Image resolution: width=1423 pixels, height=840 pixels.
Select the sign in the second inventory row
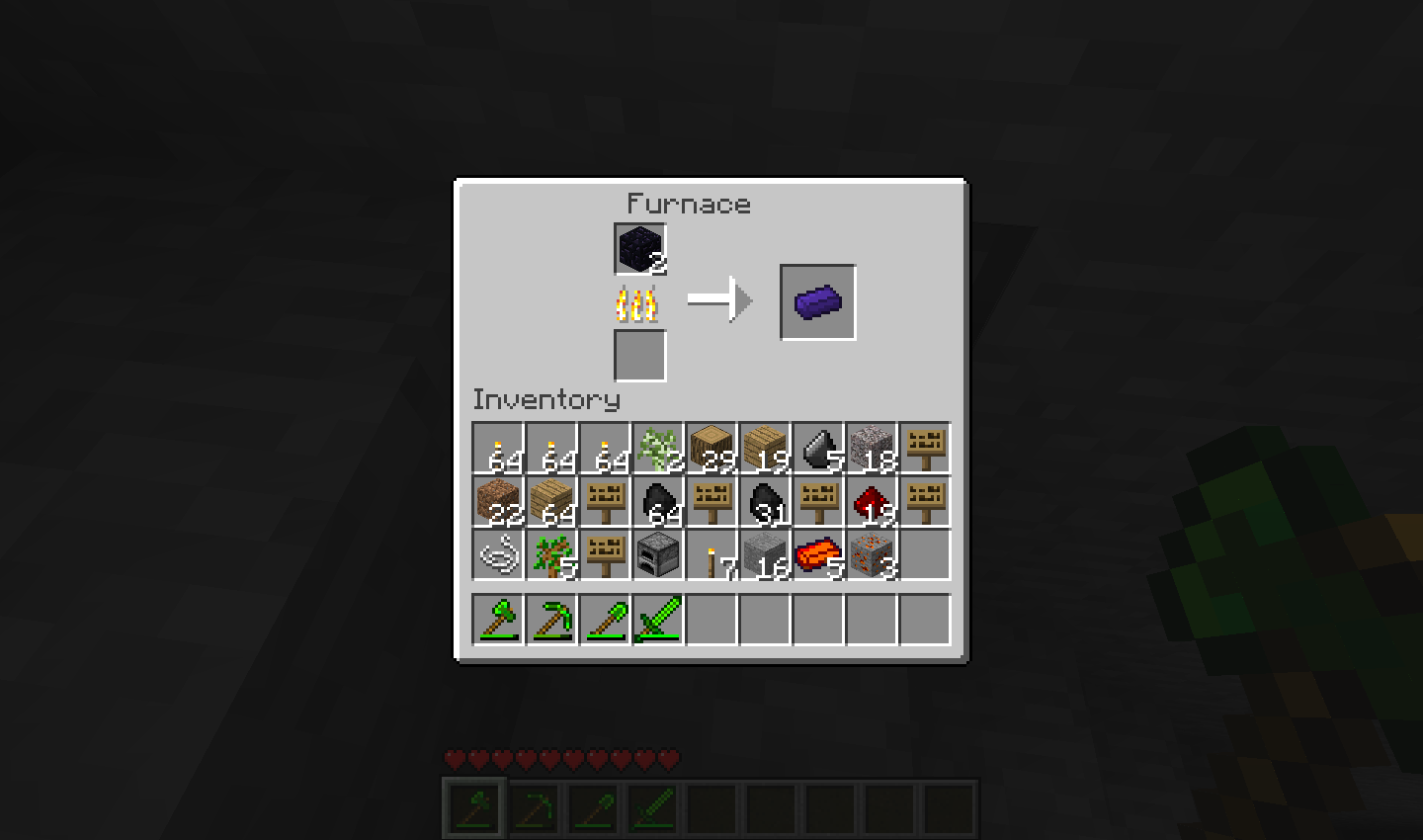(x=604, y=502)
